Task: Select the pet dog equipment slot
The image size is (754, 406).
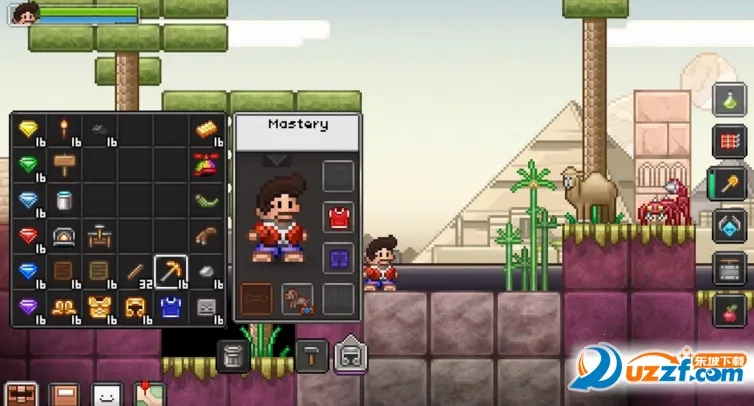Action: [x=297, y=298]
